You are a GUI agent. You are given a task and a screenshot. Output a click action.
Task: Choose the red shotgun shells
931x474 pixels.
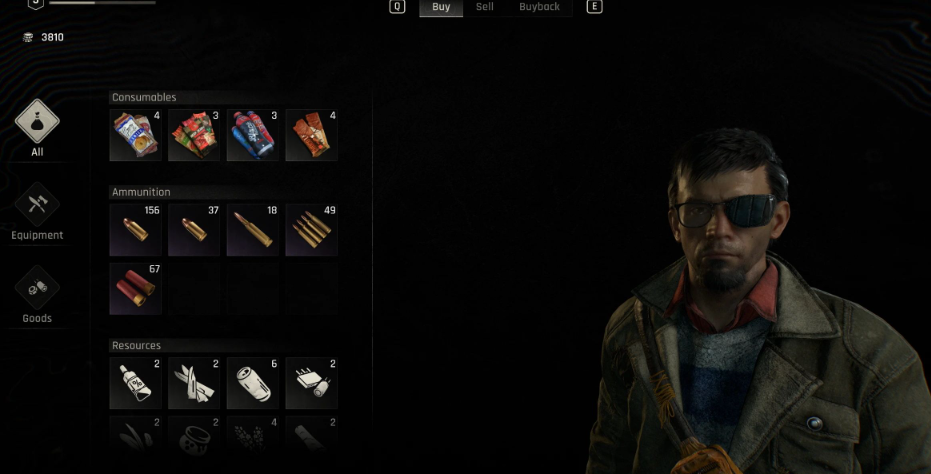pos(135,289)
